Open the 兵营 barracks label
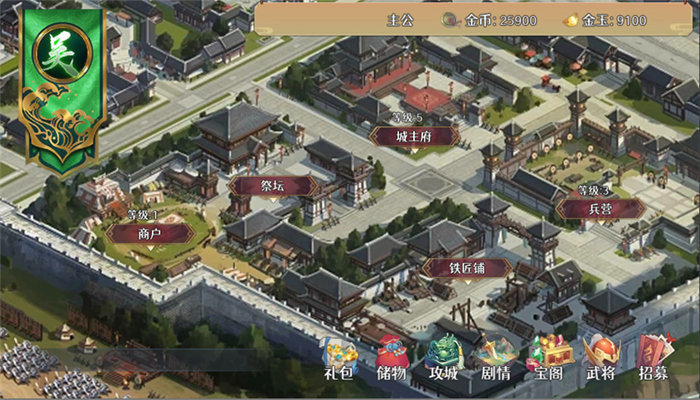 click(600, 208)
